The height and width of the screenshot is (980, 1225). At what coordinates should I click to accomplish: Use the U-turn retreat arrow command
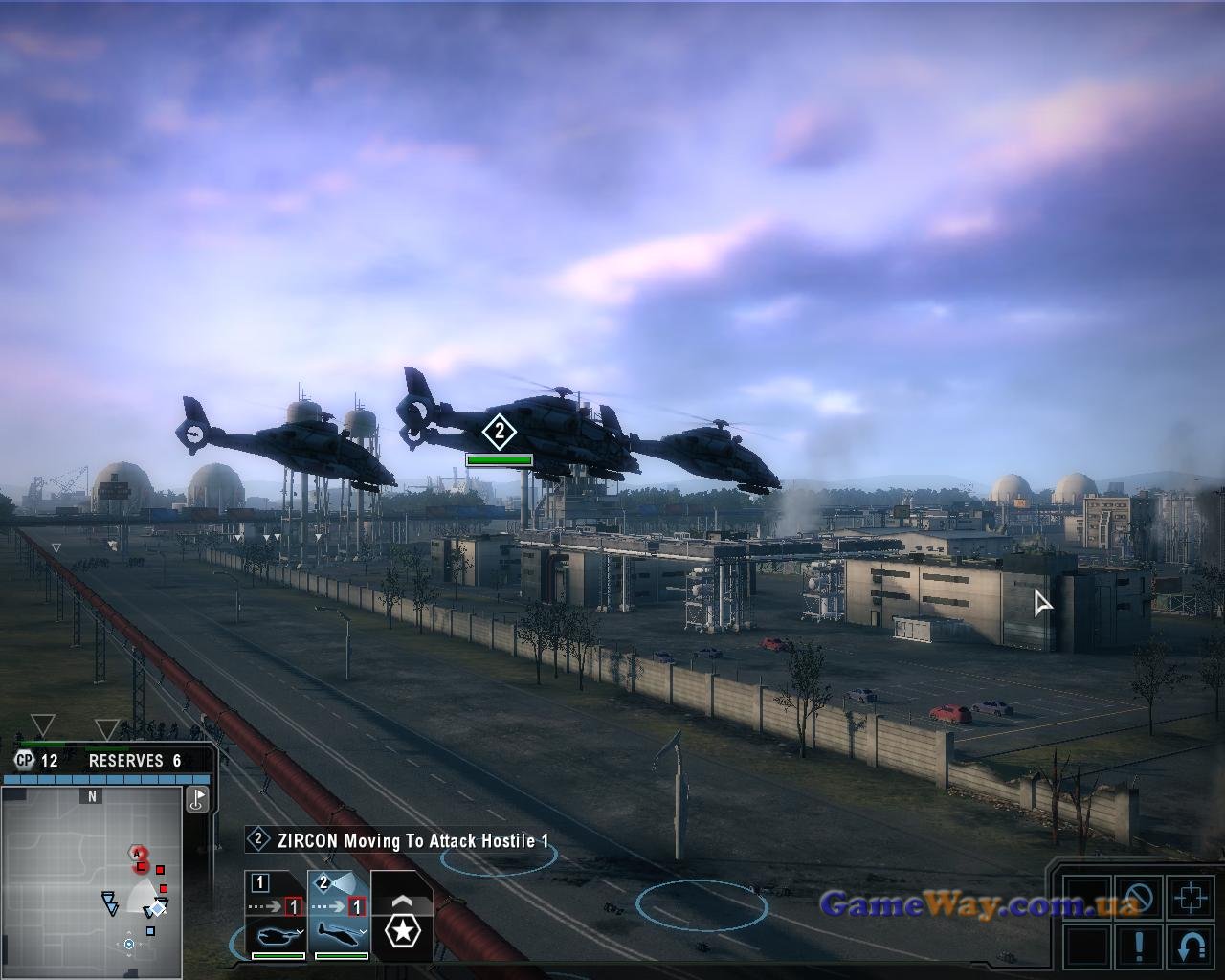[x=1192, y=947]
